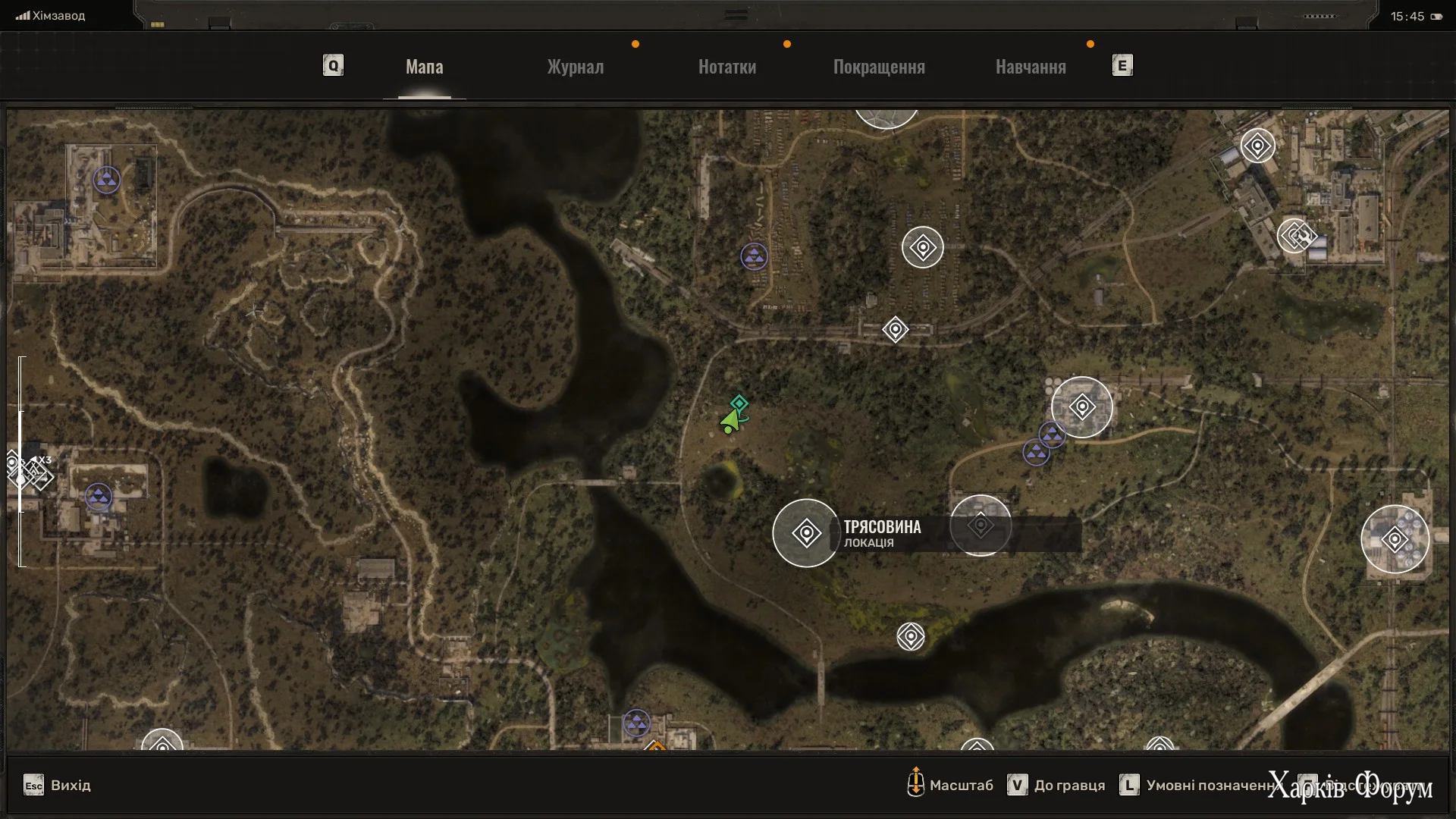This screenshot has height=819, width=1456.
Task: Open the Нотатки tab
Action: click(x=726, y=67)
